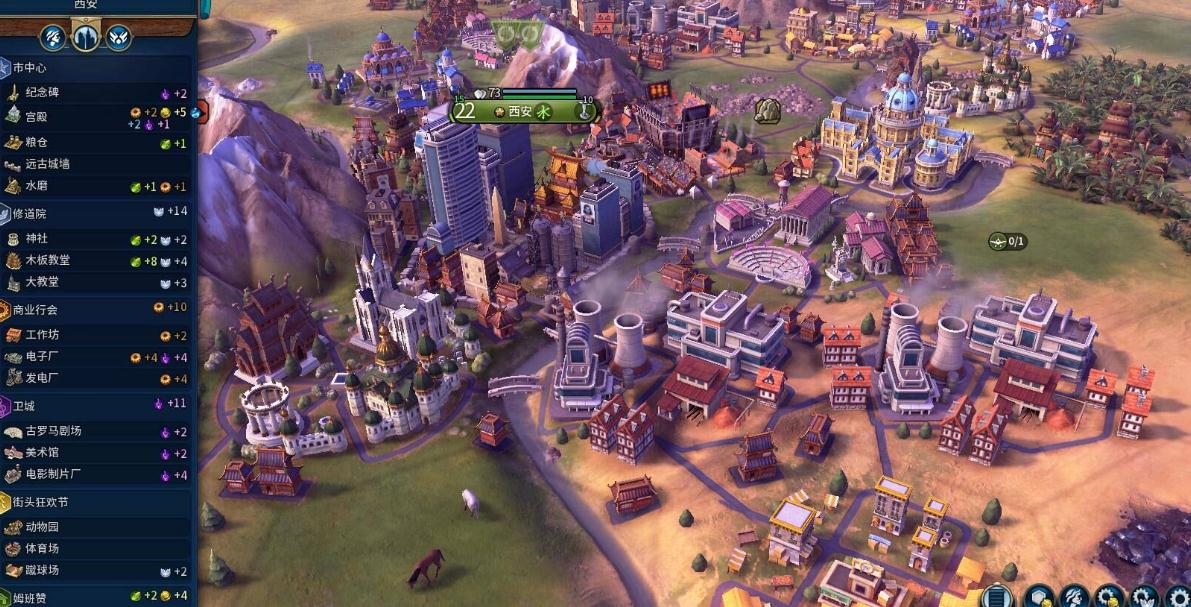This screenshot has width=1191, height=607.
Task: Open the laurel wreath tab in city panel
Action: (x=118, y=38)
